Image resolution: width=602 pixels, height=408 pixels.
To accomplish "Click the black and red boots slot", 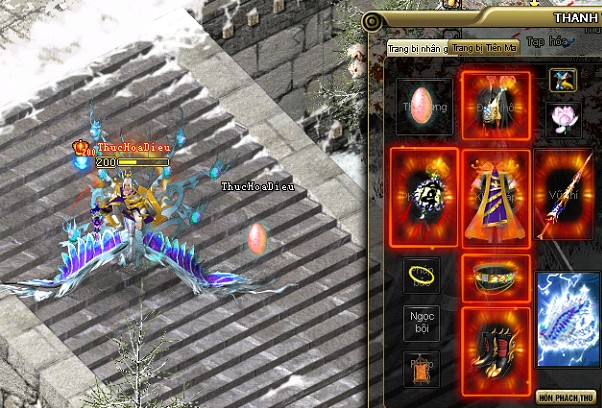I will [495, 344].
